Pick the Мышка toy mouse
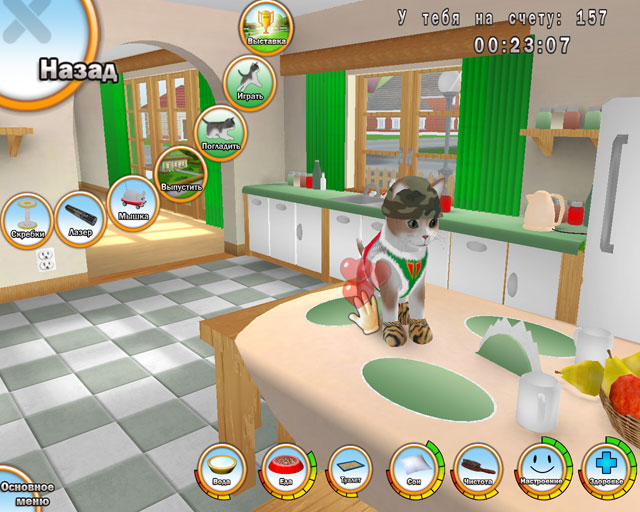Screen dimensions: 640x512 tap(133, 200)
